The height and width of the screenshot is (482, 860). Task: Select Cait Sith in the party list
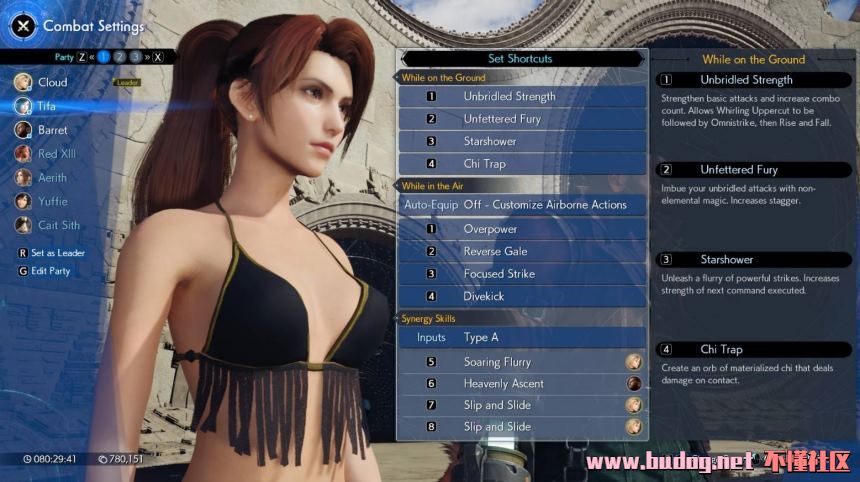tap(58, 226)
